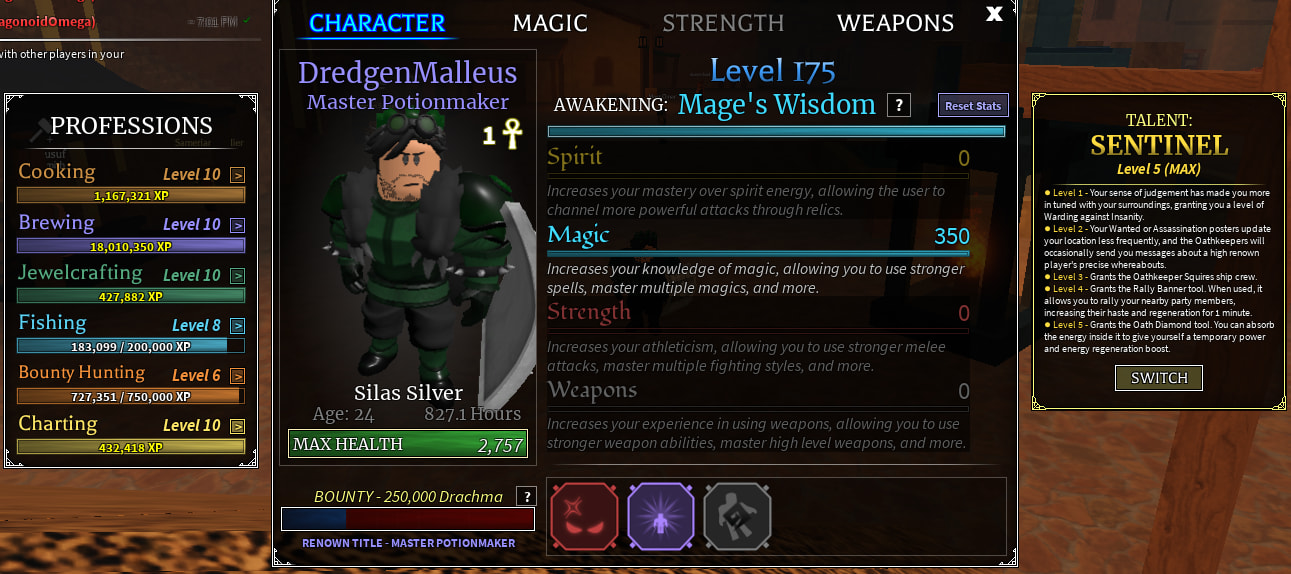
Task: Select the Weapons tab
Action: coord(895,23)
